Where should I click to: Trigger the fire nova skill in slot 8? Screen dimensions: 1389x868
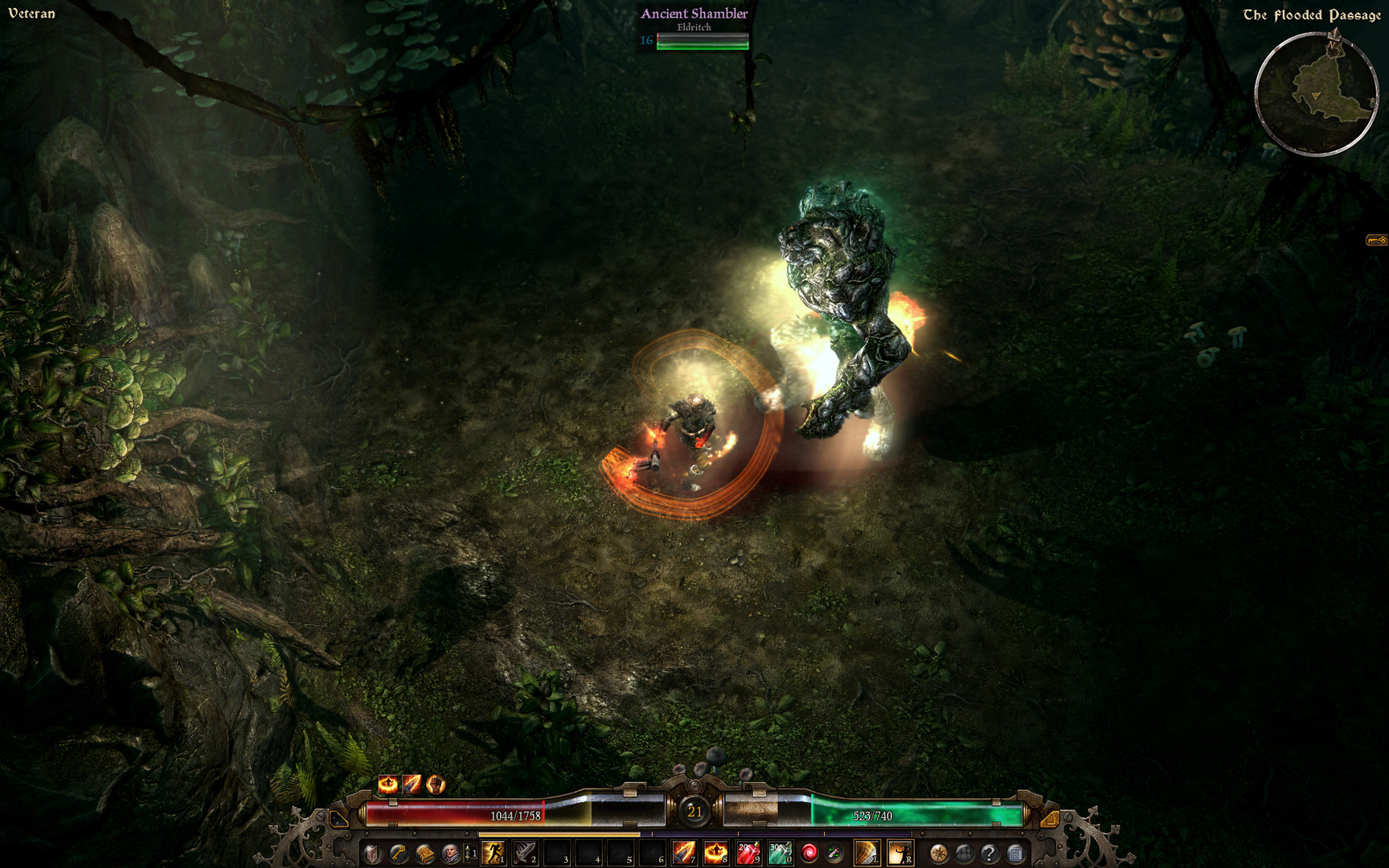(715, 853)
